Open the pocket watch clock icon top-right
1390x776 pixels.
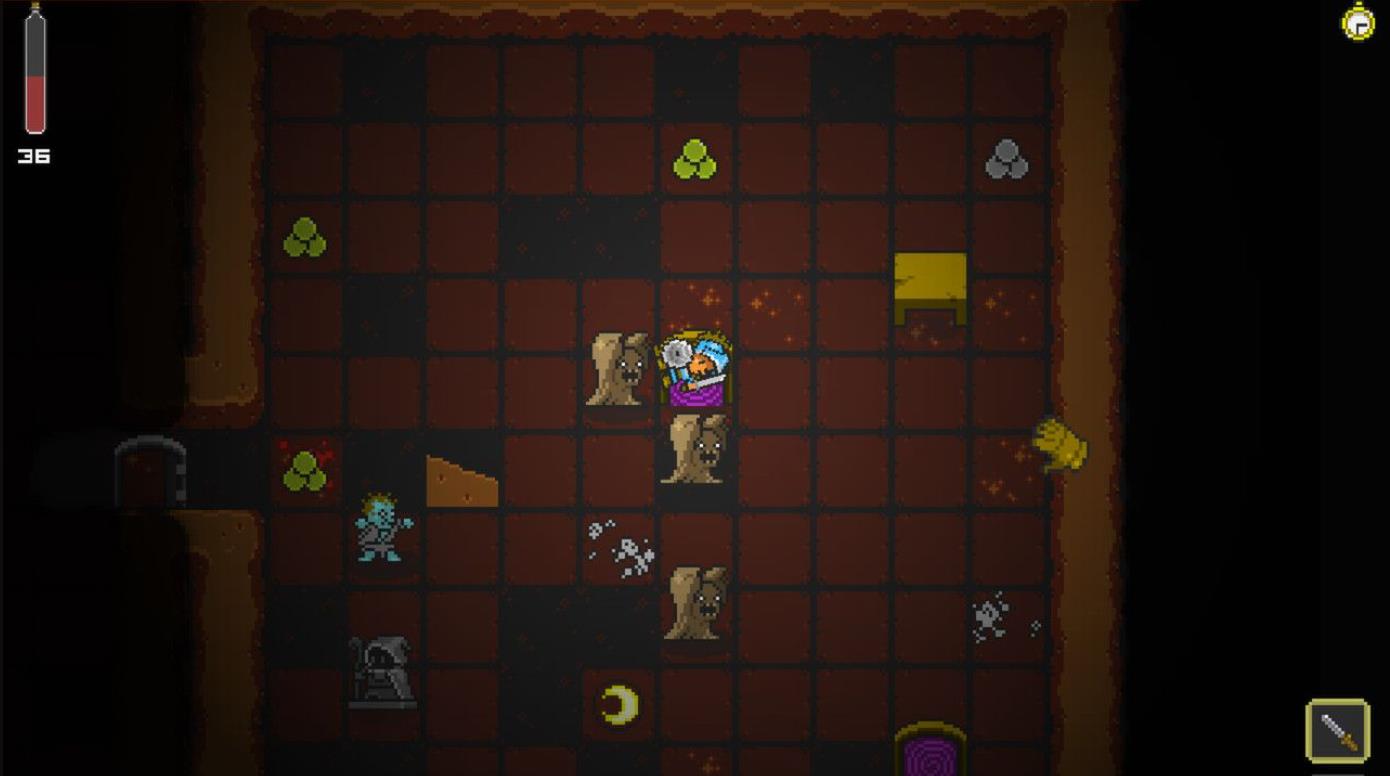[x=1359, y=22]
